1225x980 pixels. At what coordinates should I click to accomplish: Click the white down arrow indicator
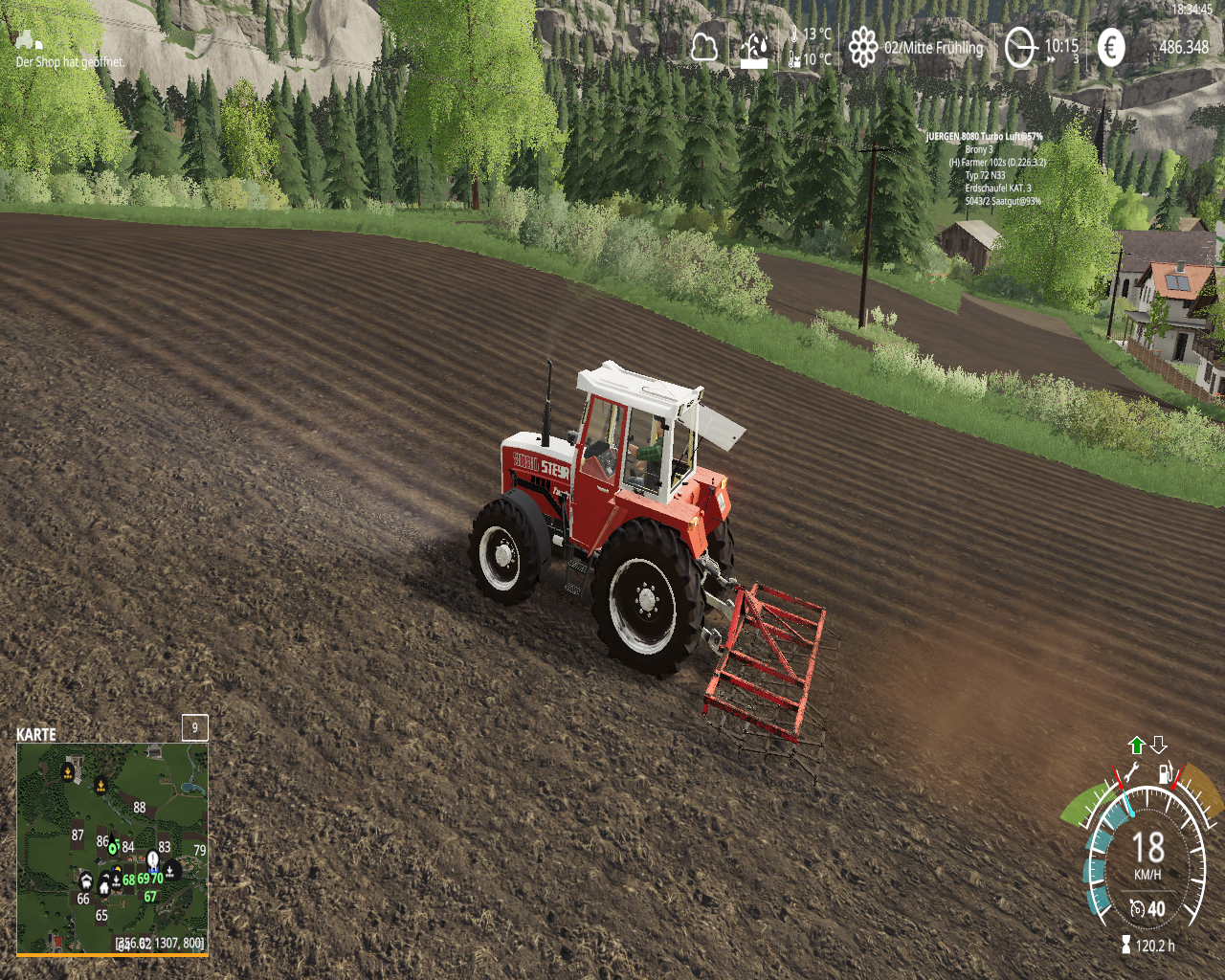pos(1158,746)
